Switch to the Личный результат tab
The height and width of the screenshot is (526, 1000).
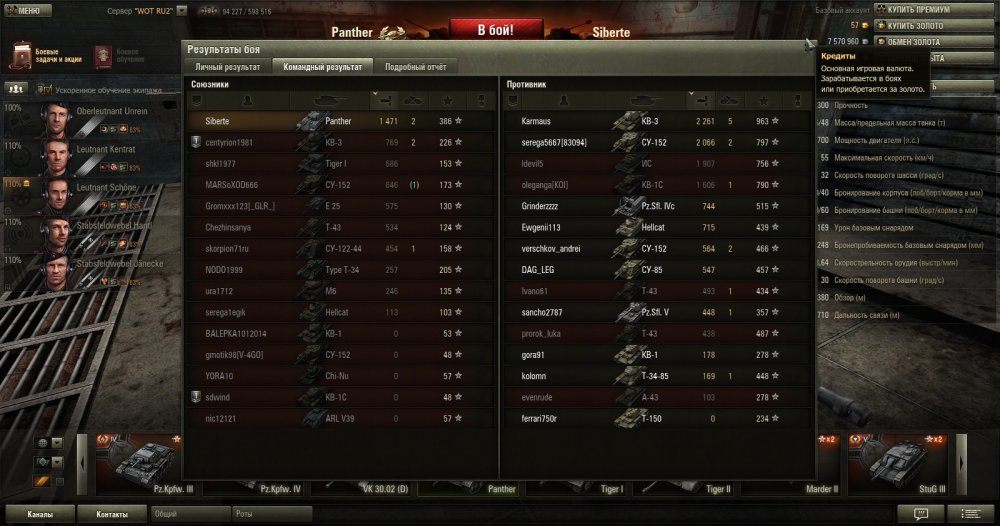coord(228,67)
